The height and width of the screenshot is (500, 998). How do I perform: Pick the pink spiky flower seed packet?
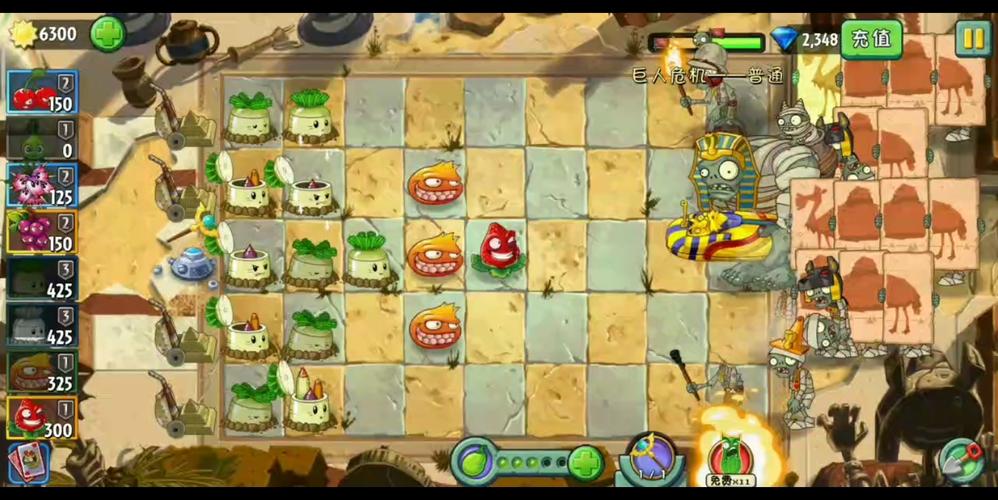(41, 186)
